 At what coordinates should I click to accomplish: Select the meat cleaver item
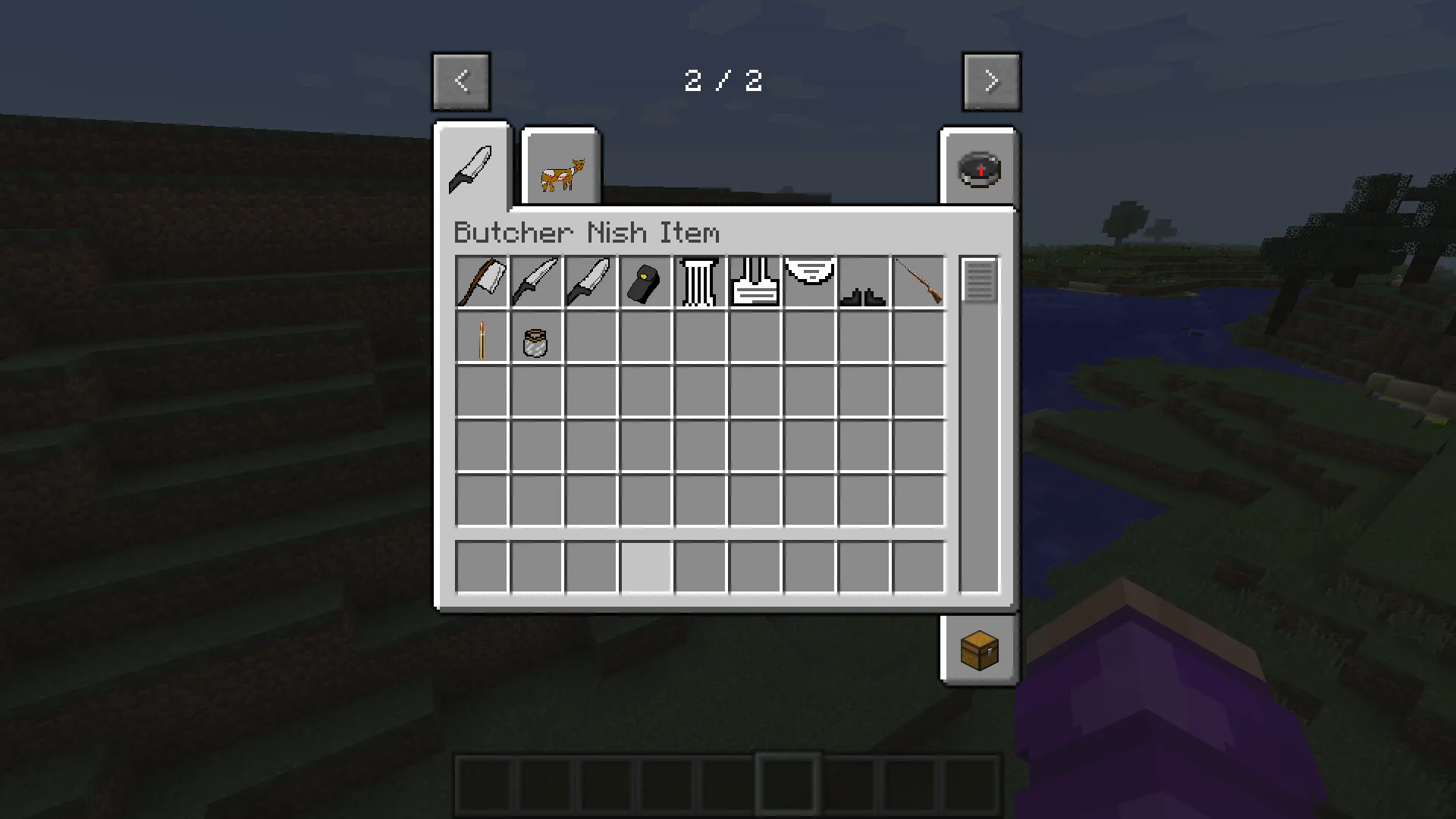pyautogui.click(x=482, y=282)
